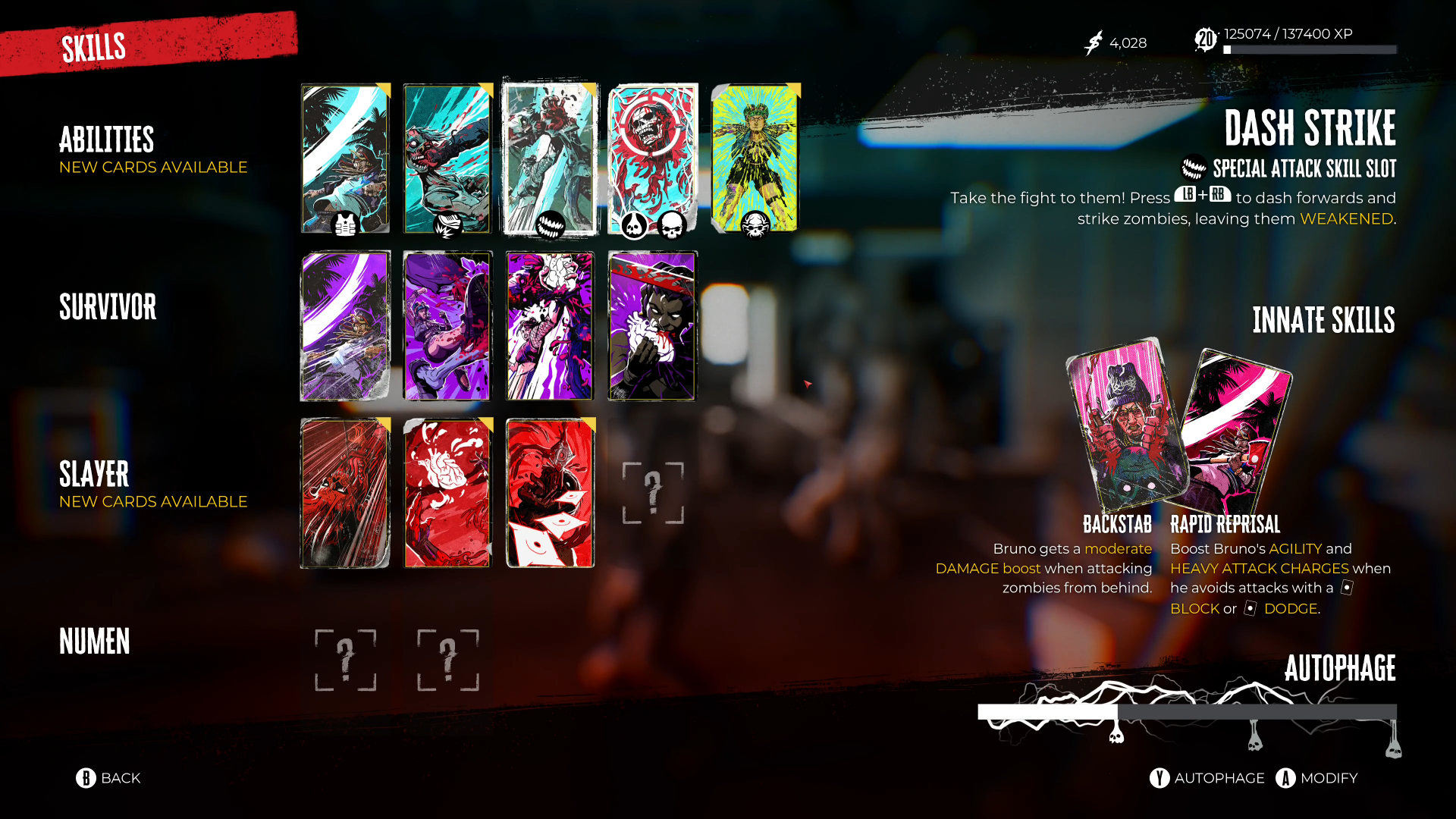
Task: Pick the purple kicking figure Survivor card
Action: click(447, 325)
